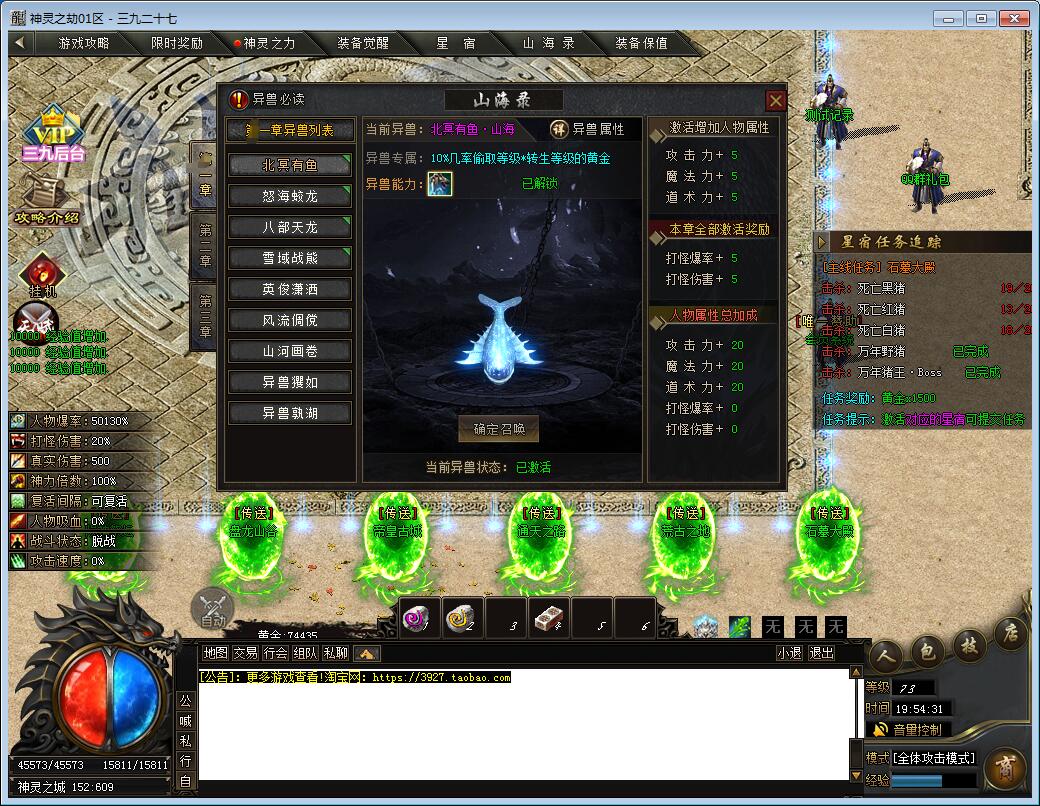The image size is (1040, 806).
Task: Open the 攻略介绍 scroll icon
Action: tap(46, 200)
